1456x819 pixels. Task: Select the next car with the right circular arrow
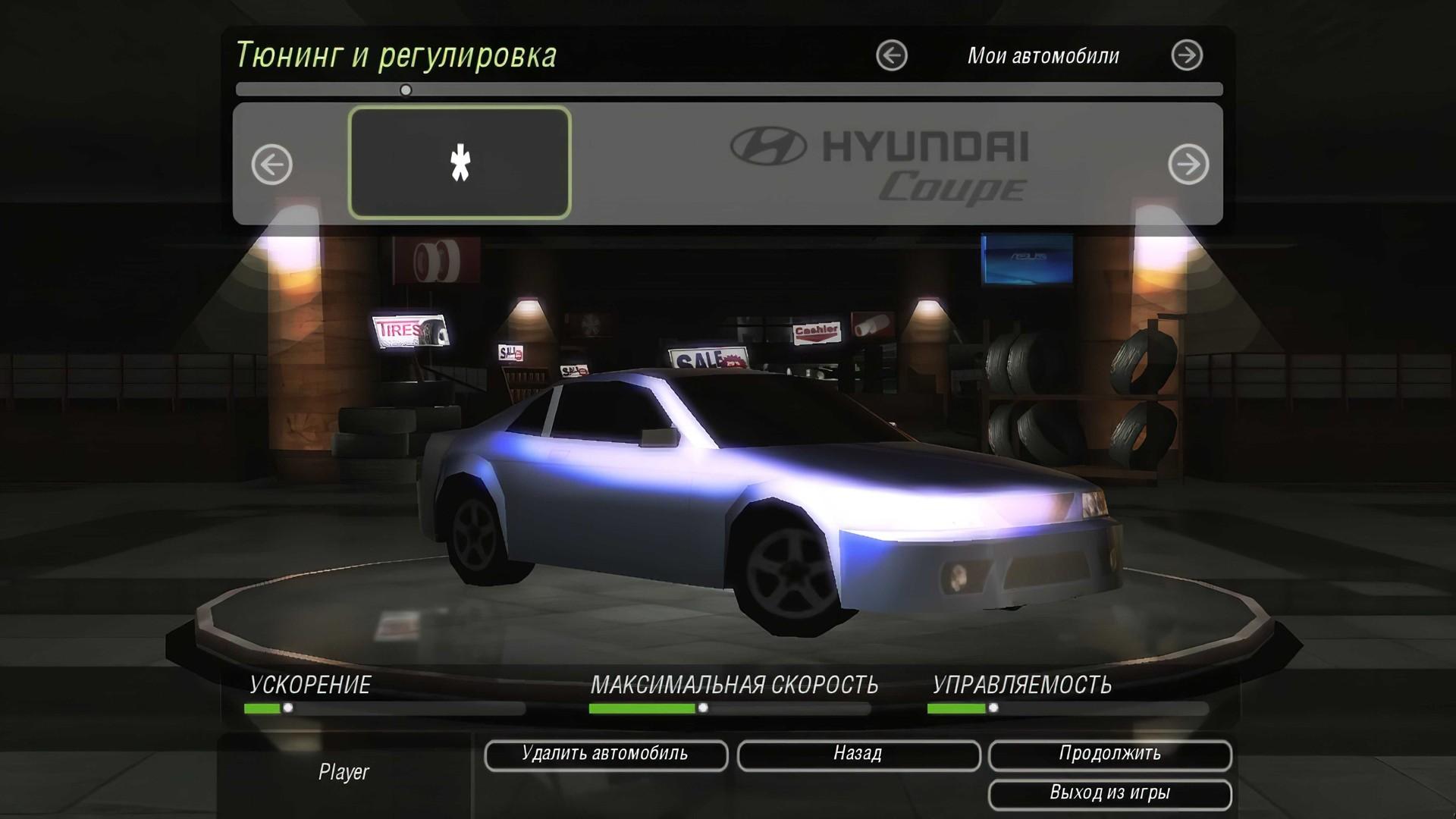point(1189,163)
